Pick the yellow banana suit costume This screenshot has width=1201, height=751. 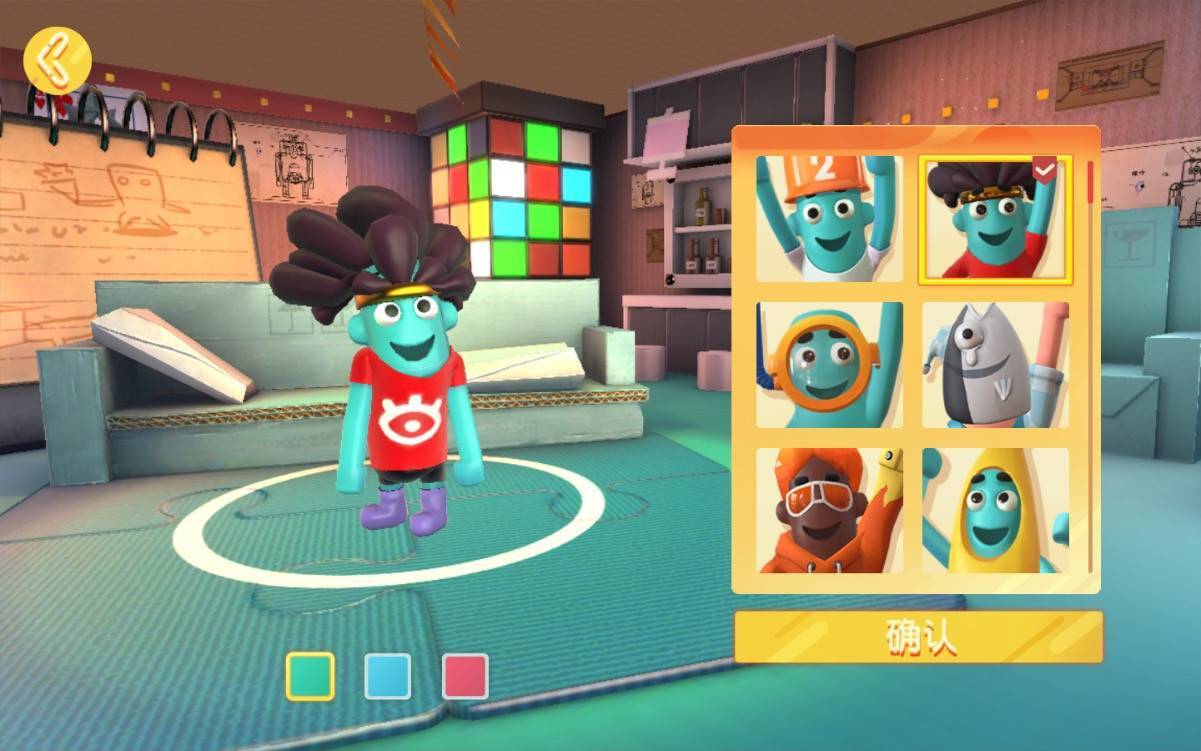tap(995, 510)
